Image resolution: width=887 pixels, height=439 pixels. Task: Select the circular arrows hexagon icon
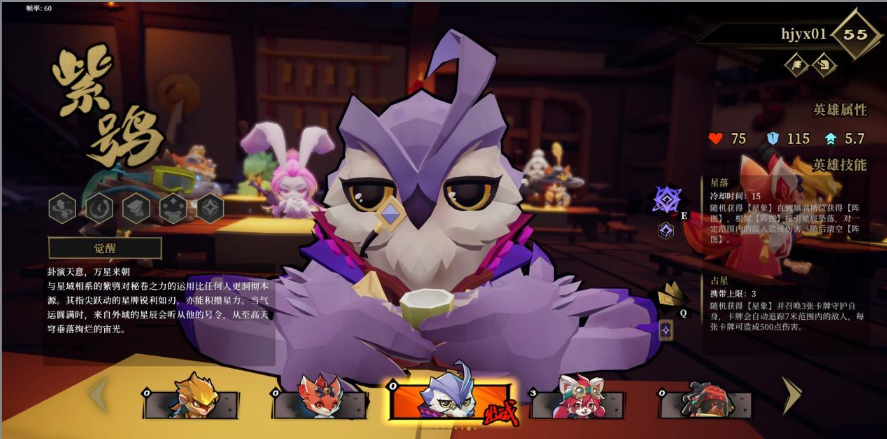click(100, 207)
